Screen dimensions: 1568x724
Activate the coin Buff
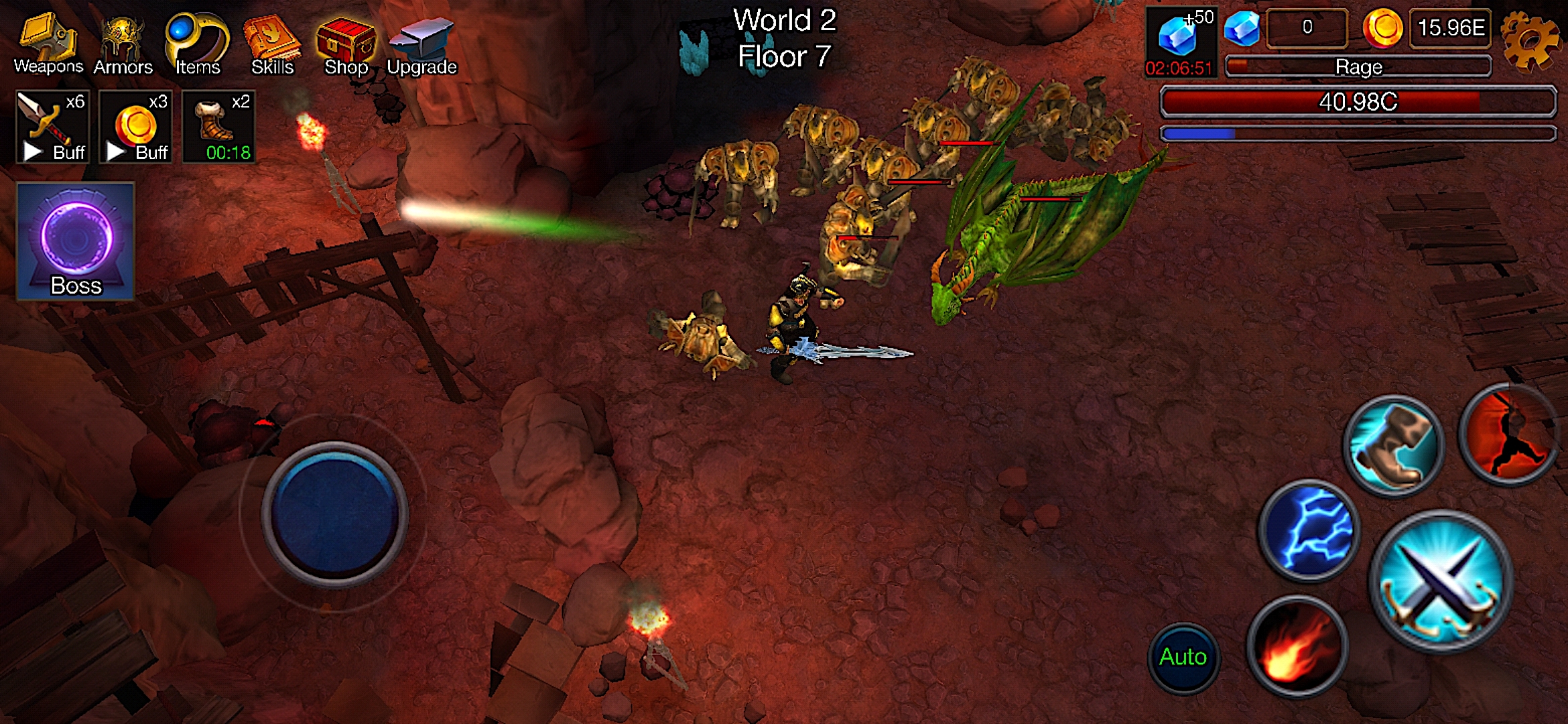[x=134, y=127]
